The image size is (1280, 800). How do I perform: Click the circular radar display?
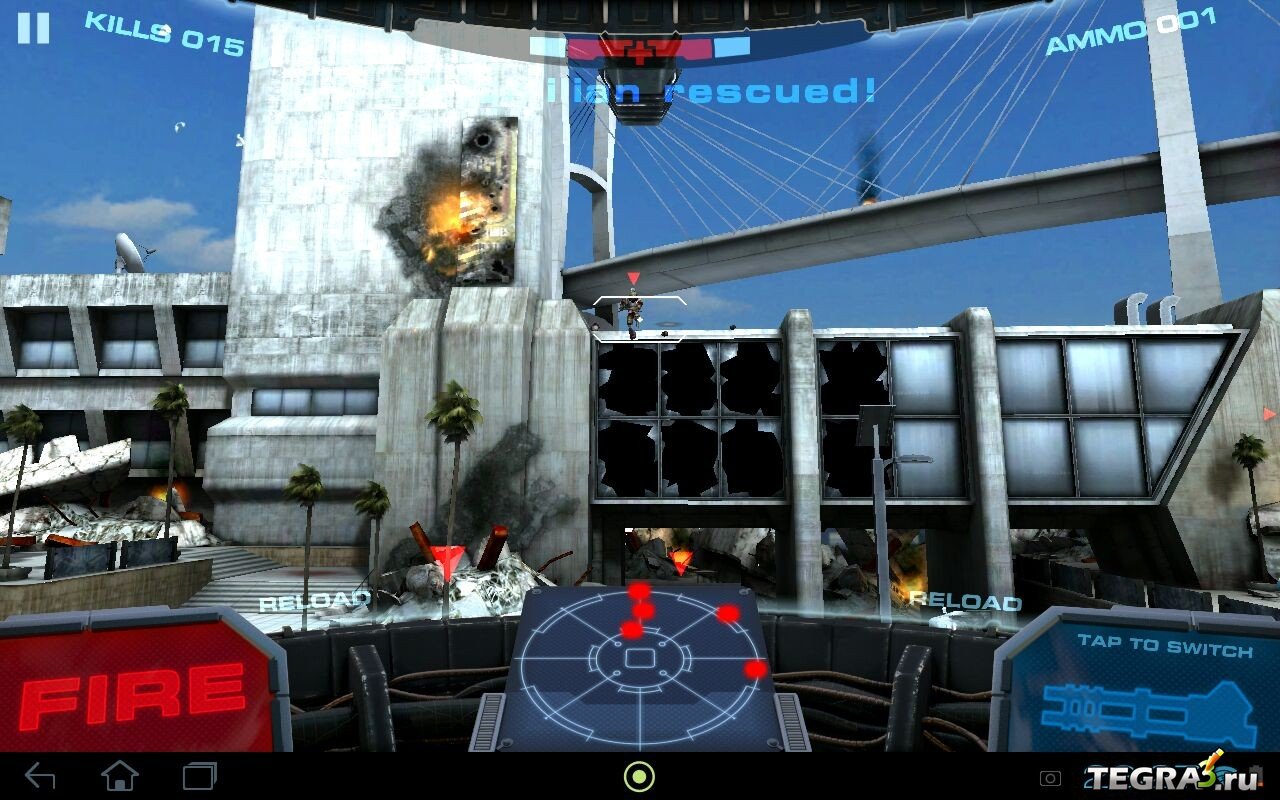[x=639, y=658]
